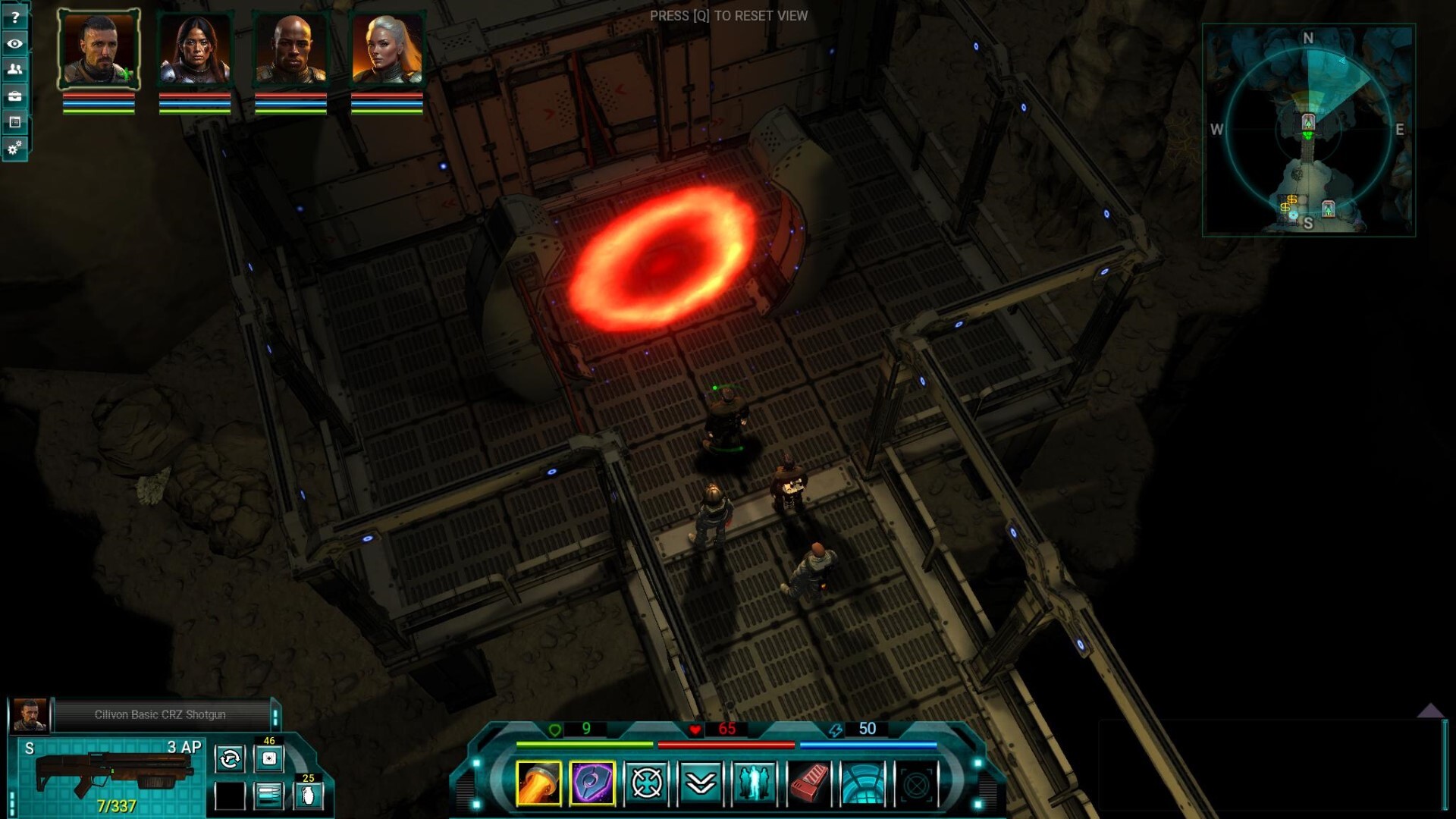Select the bearded male squad leader portrait
Screen dimensions: 1456x819
99,49
